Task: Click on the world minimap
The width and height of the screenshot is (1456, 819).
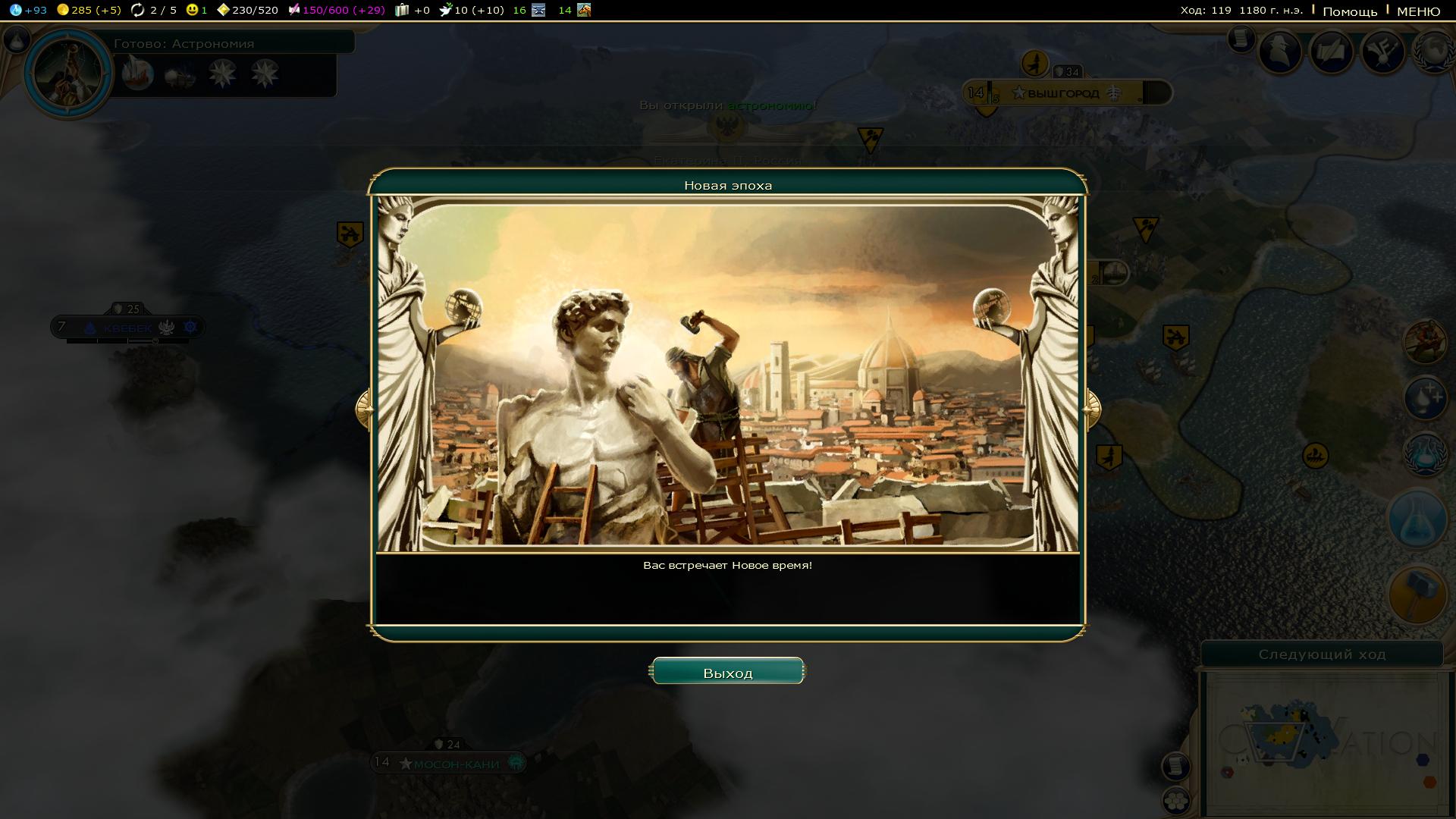Action: (1323, 743)
